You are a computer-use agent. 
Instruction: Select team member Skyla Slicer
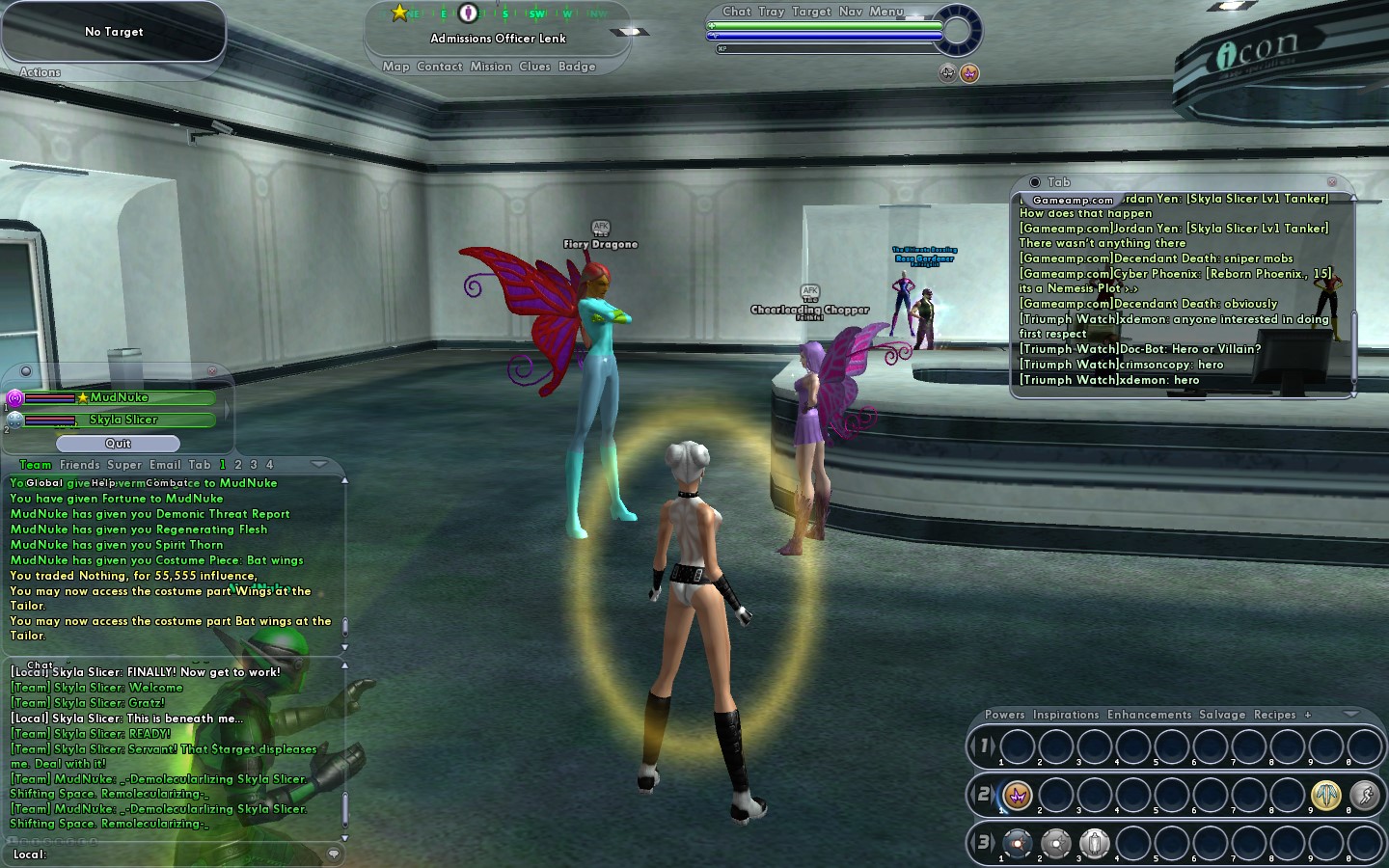[123, 420]
